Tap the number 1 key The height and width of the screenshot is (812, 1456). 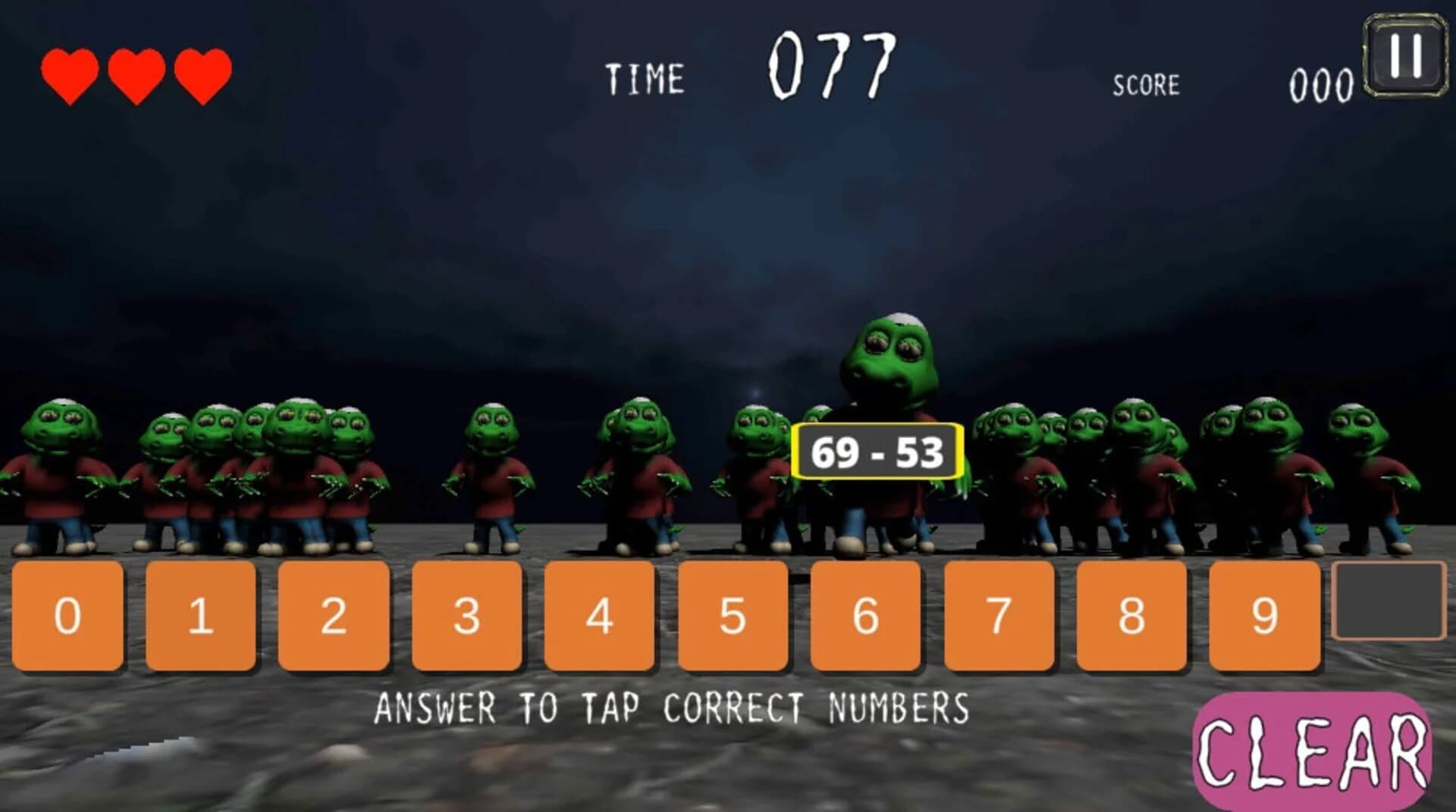200,614
